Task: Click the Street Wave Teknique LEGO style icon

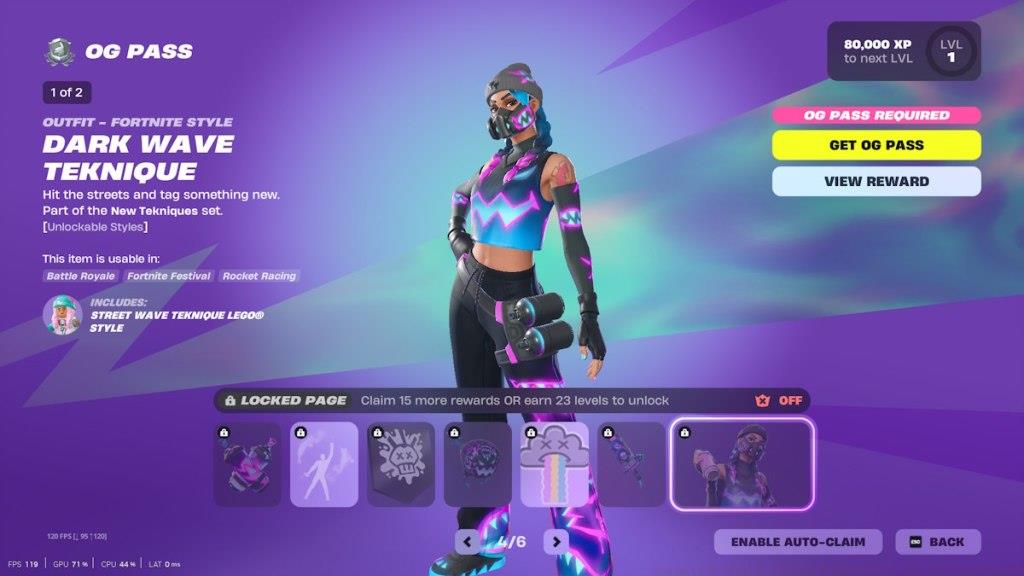Action: coord(62,315)
